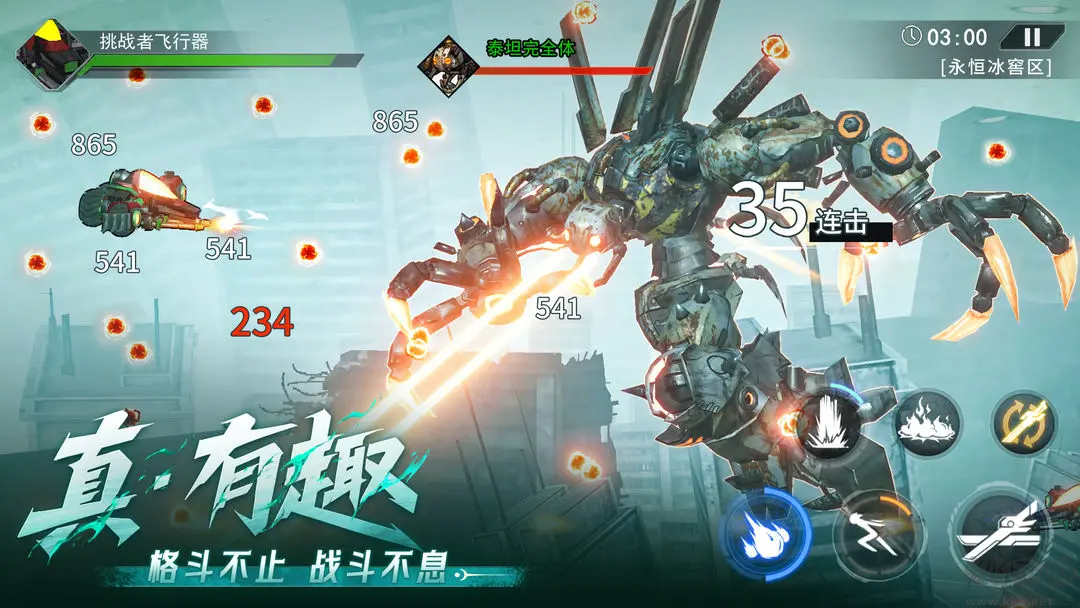Image resolution: width=1080 pixels, height=608 pixels.
Task: Use the burning flames skill
Action: [927, 423]
